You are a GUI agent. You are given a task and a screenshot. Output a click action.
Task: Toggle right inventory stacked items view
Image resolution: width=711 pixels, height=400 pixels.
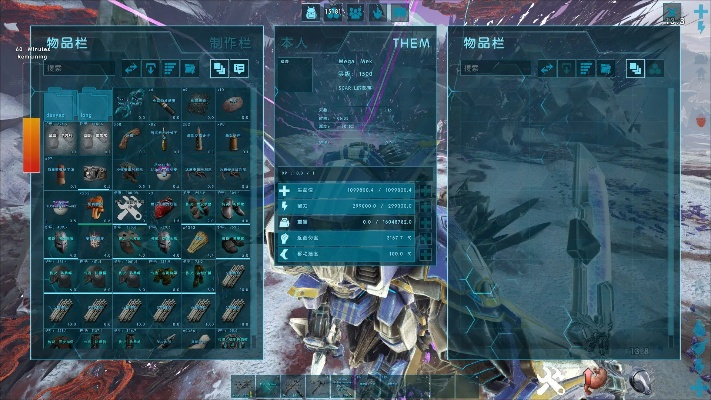pos(634,68)
